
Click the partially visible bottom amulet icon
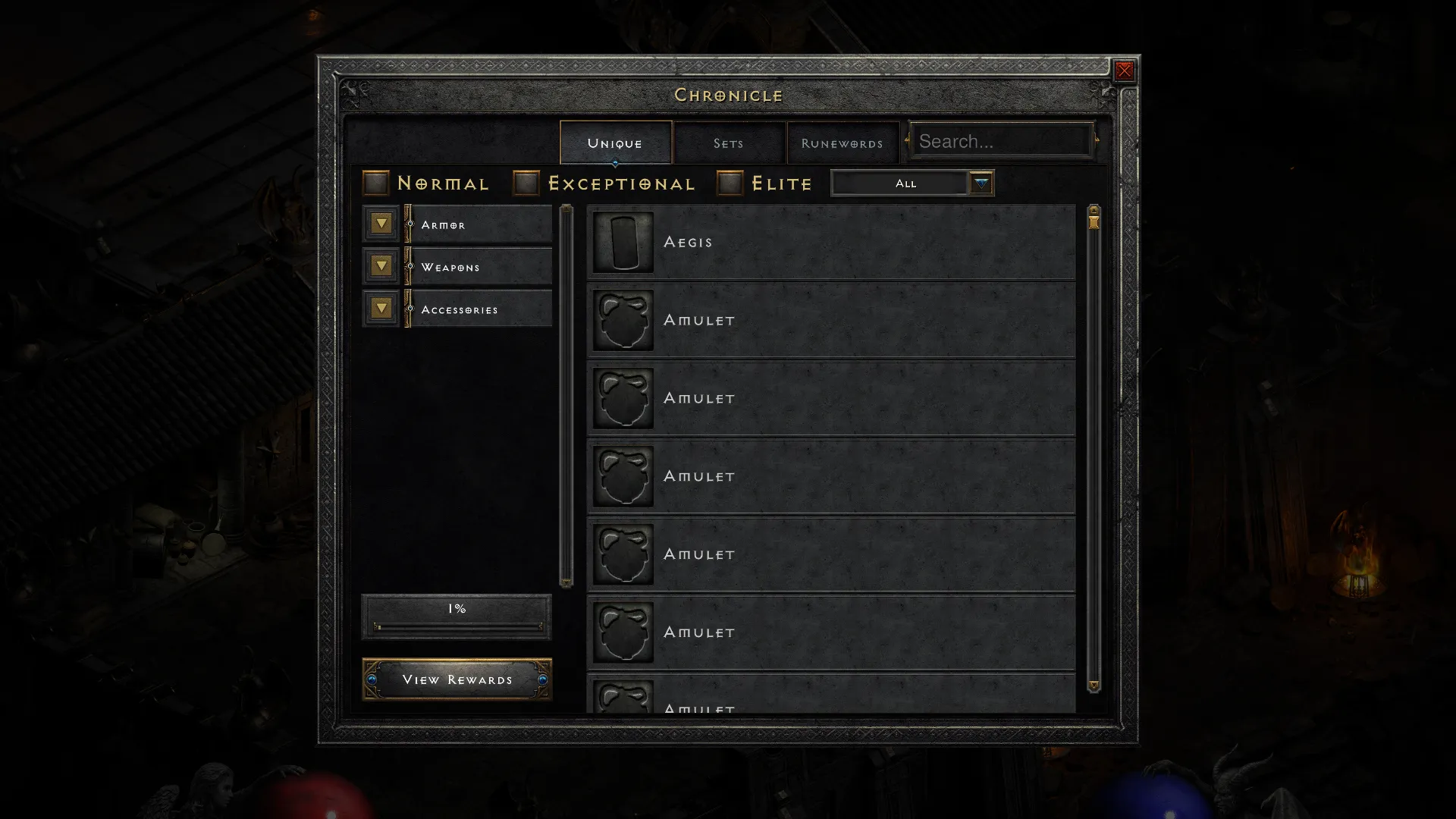[x=623, y=699]
